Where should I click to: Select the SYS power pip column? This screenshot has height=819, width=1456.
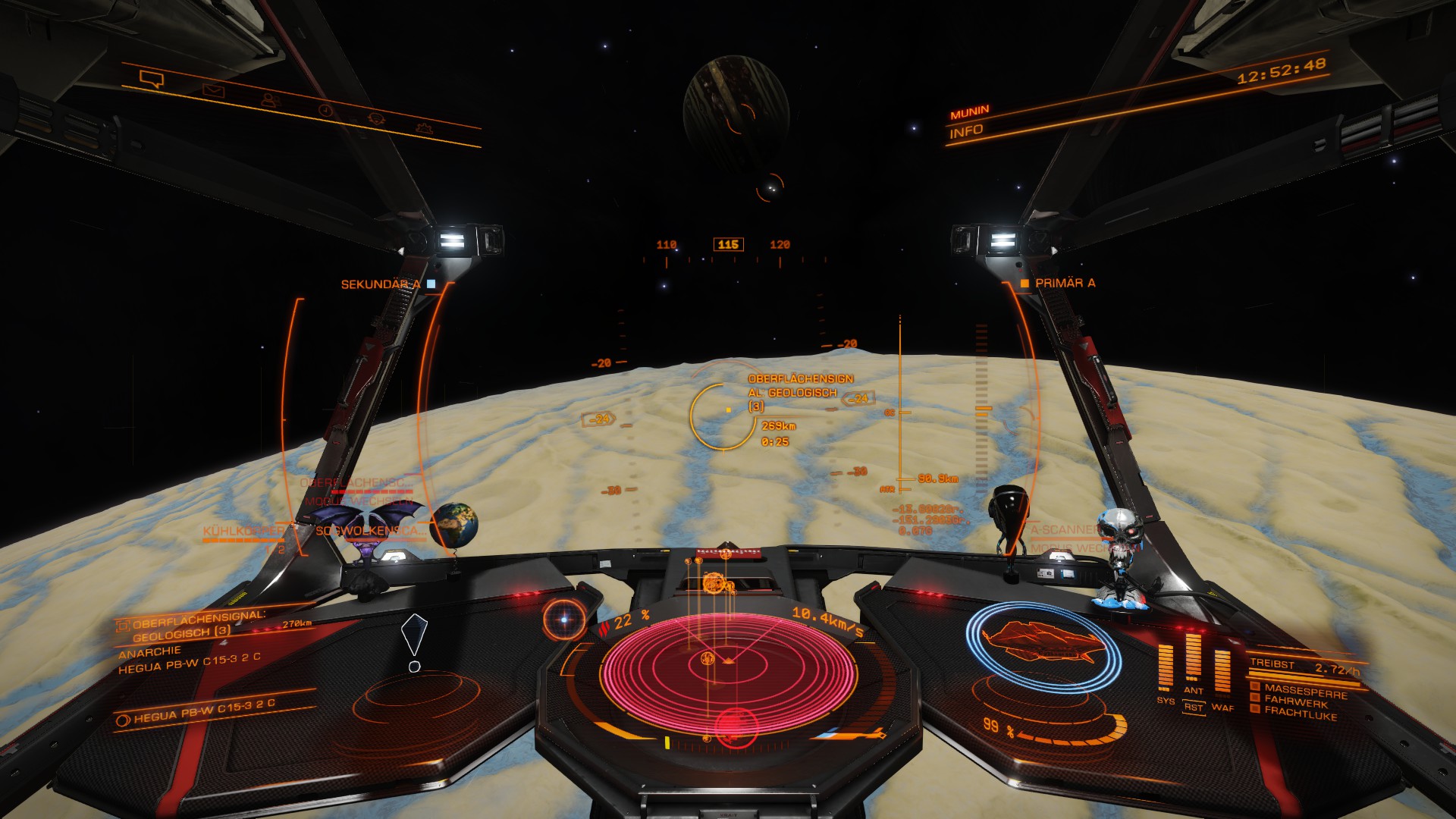[1166, 668]
